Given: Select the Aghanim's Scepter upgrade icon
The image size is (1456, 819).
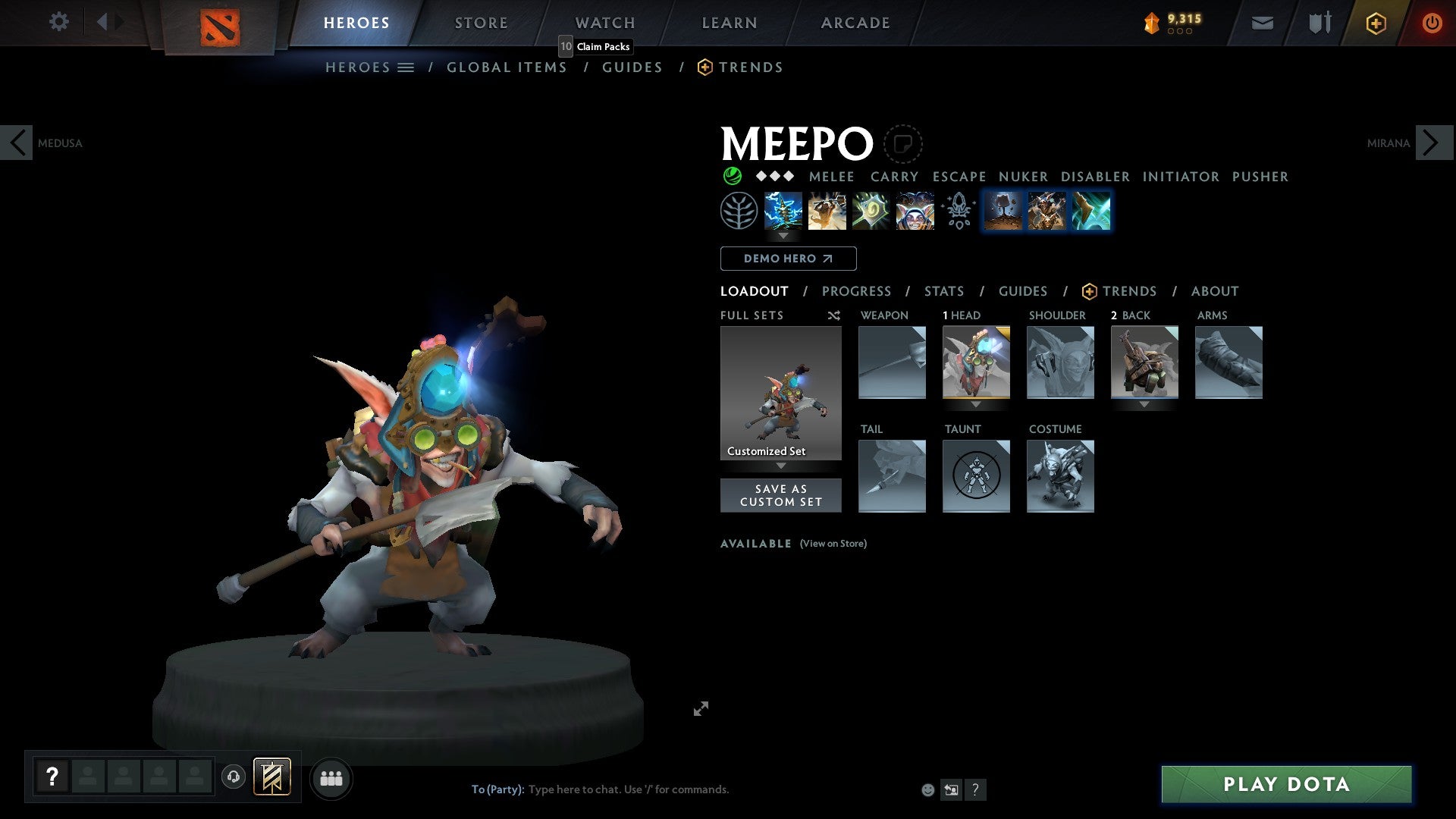Looking at the screenshot, I should (x=959, y=211).
